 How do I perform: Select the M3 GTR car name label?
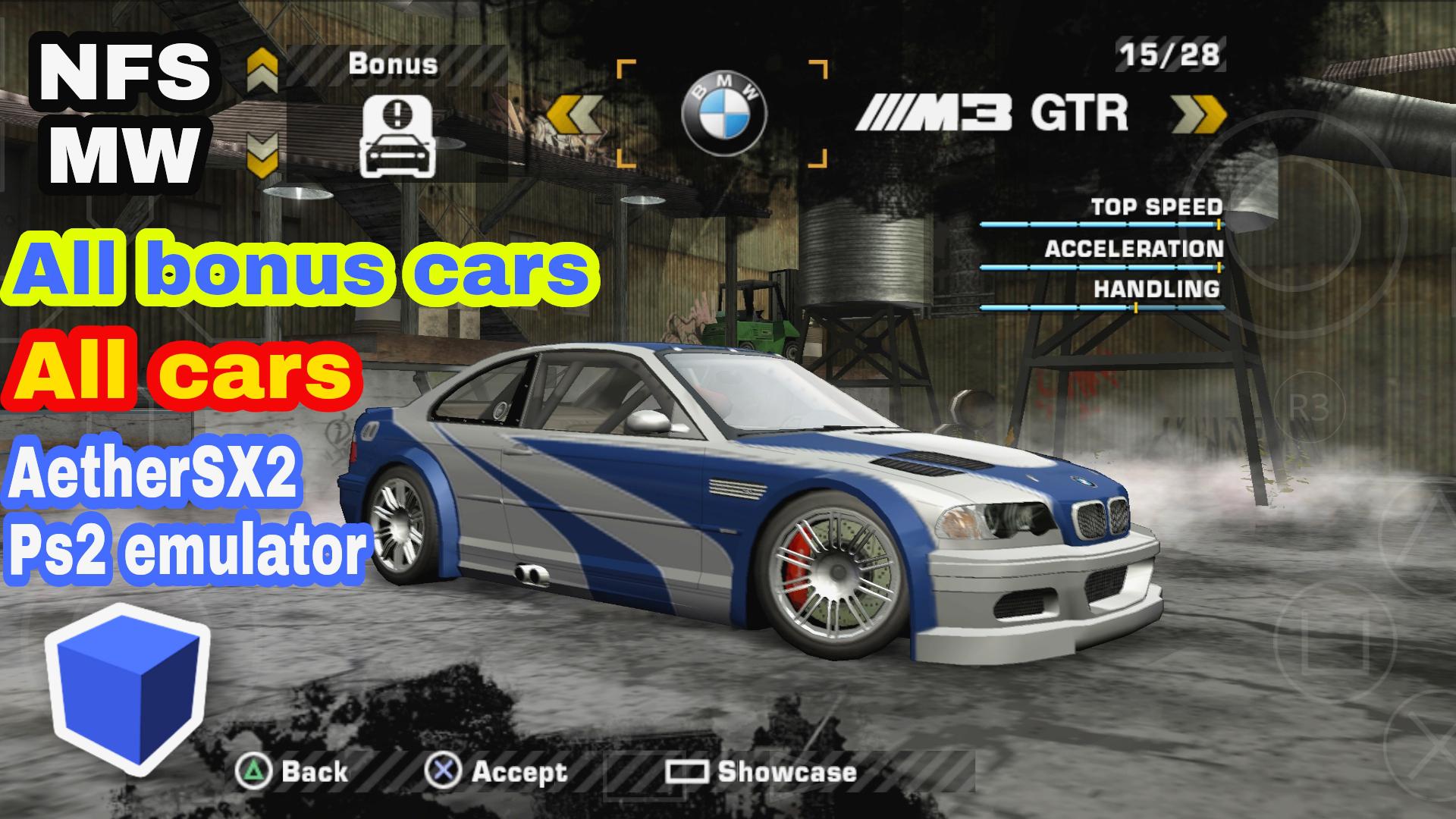tap(1001, 112)
